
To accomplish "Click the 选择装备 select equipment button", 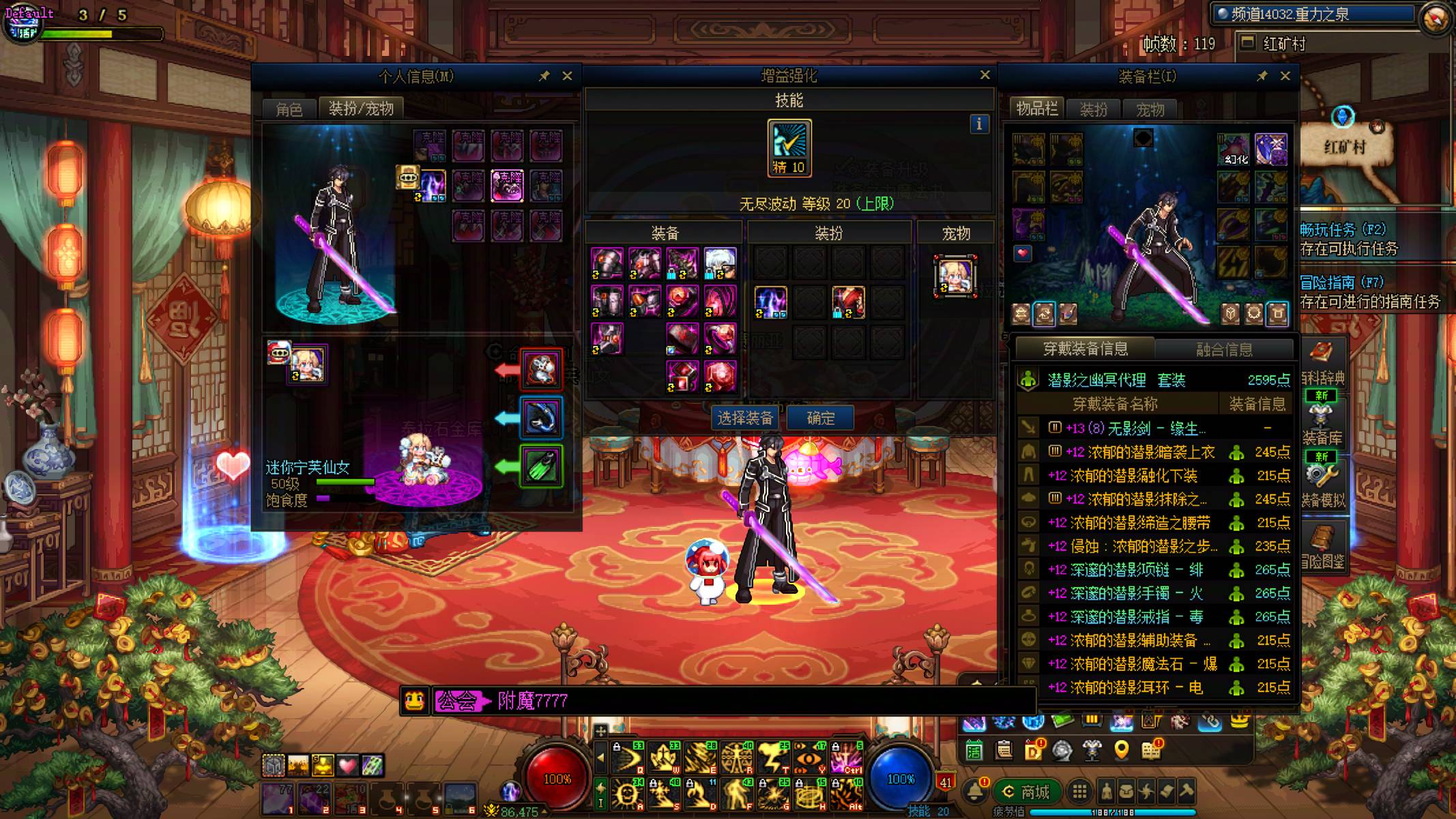I will (x=744, y=418).
